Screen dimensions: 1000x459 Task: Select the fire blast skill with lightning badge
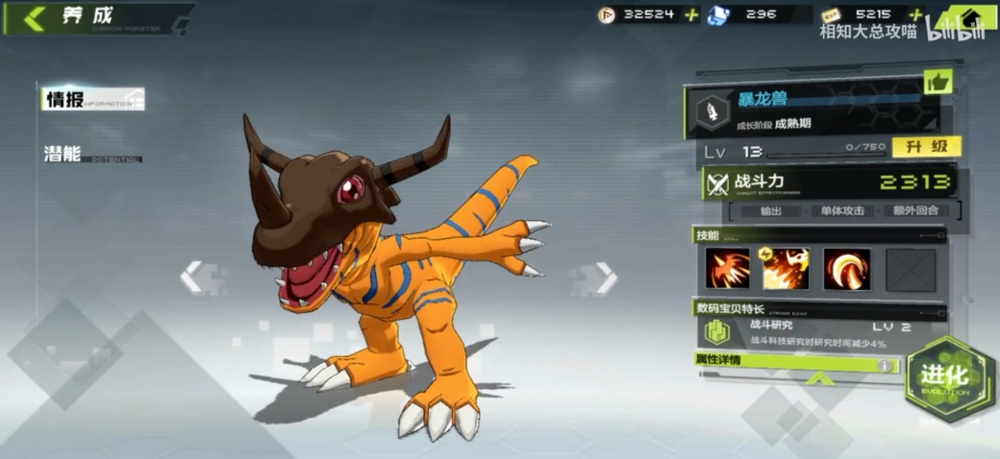(x=786, y=269)
